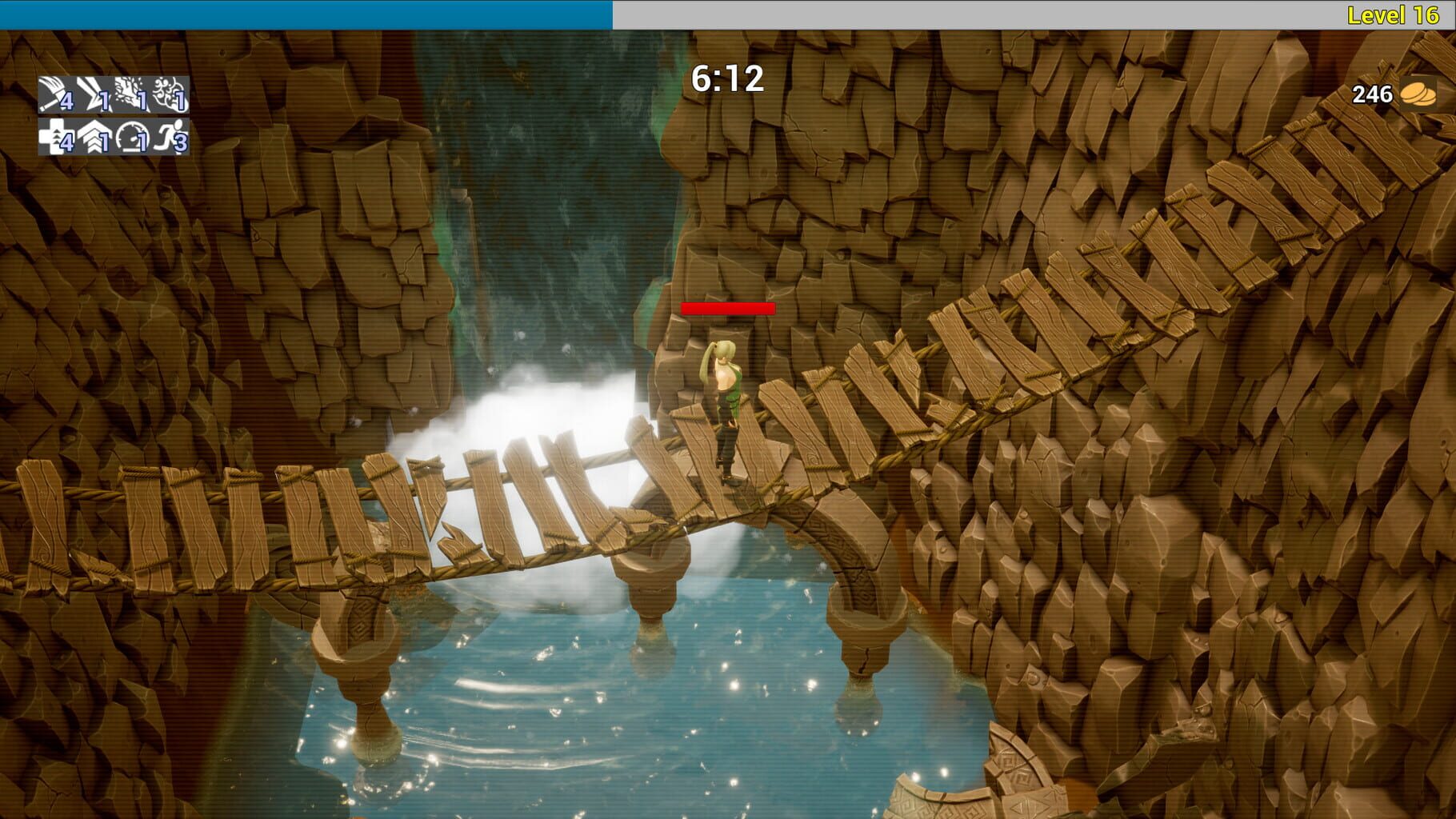
Task: Click the health cross upgrade icon
Action: point(56,137)
